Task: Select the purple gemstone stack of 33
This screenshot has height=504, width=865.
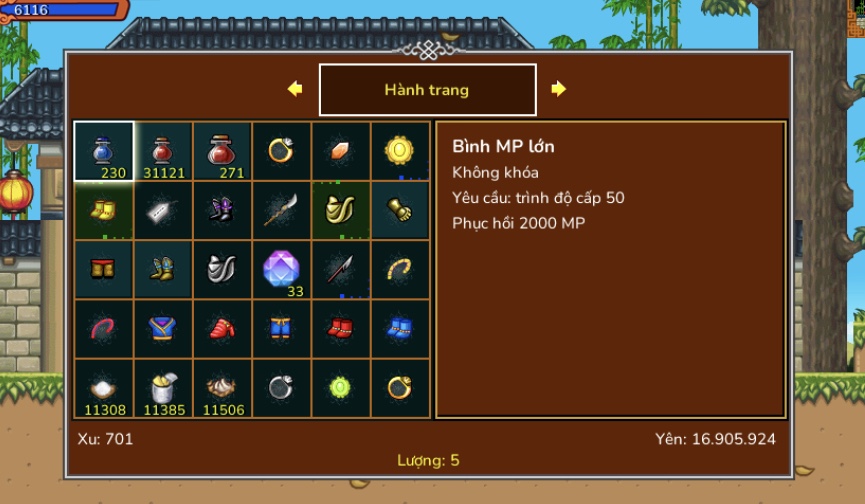Action: (281, 269)
